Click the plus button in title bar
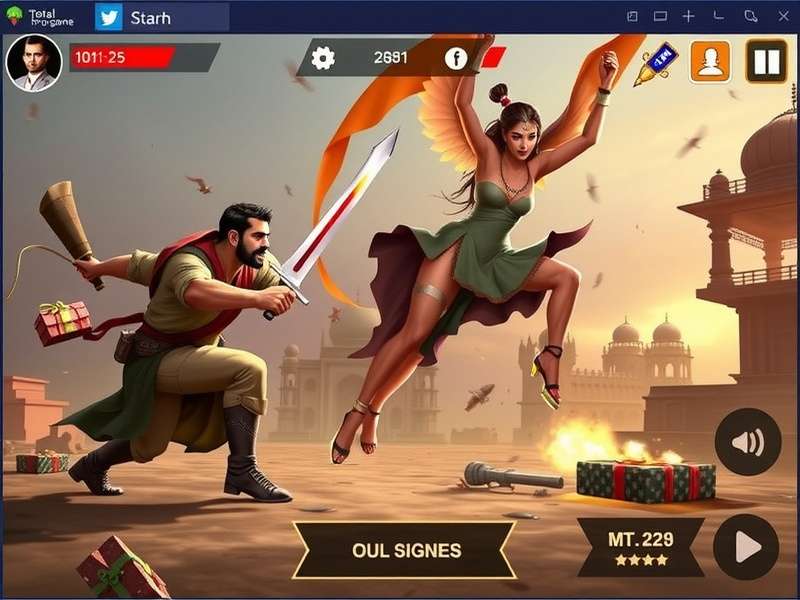 tap(688, 17)
